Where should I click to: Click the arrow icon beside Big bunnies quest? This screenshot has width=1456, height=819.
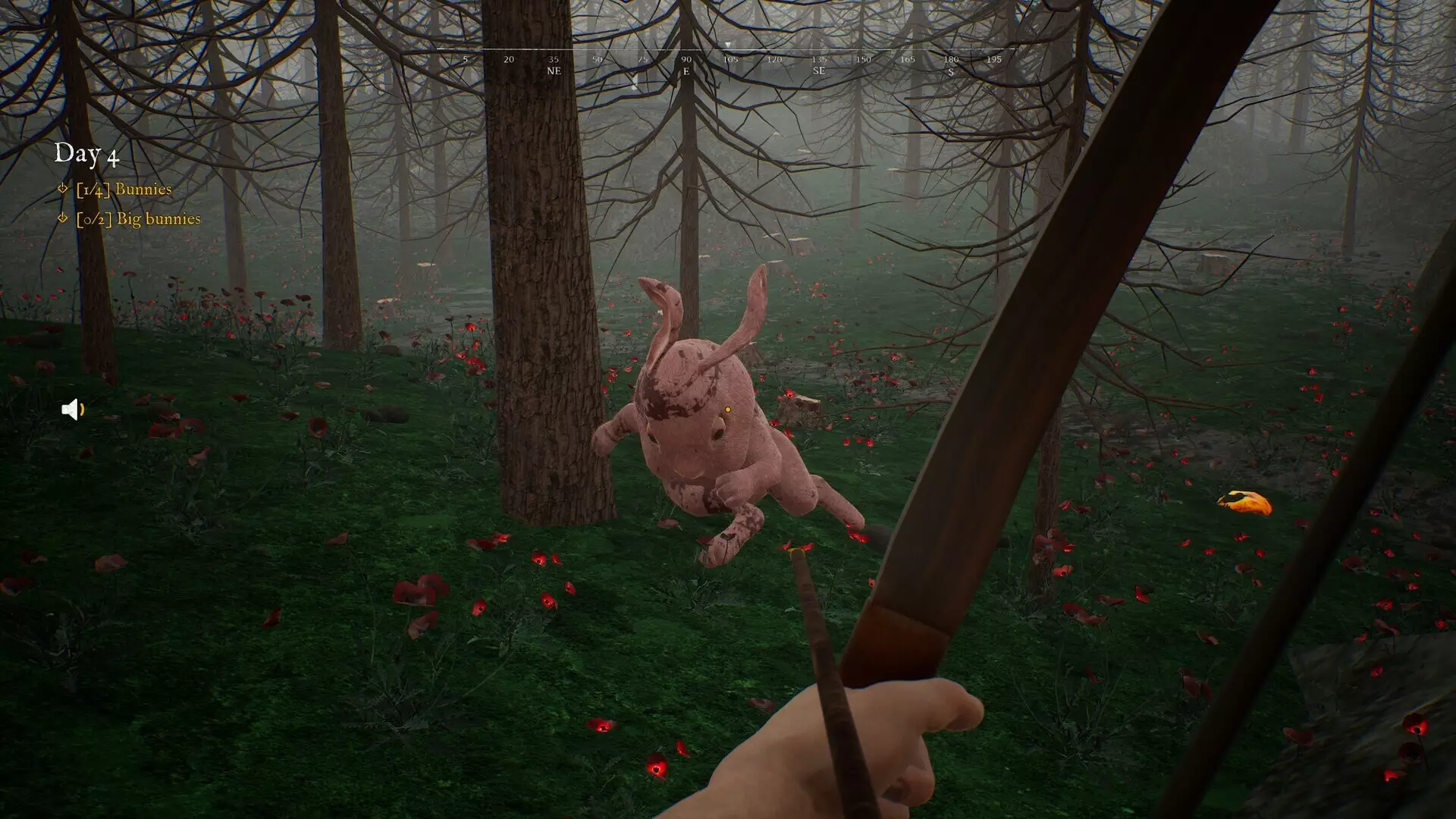[62, 218]
